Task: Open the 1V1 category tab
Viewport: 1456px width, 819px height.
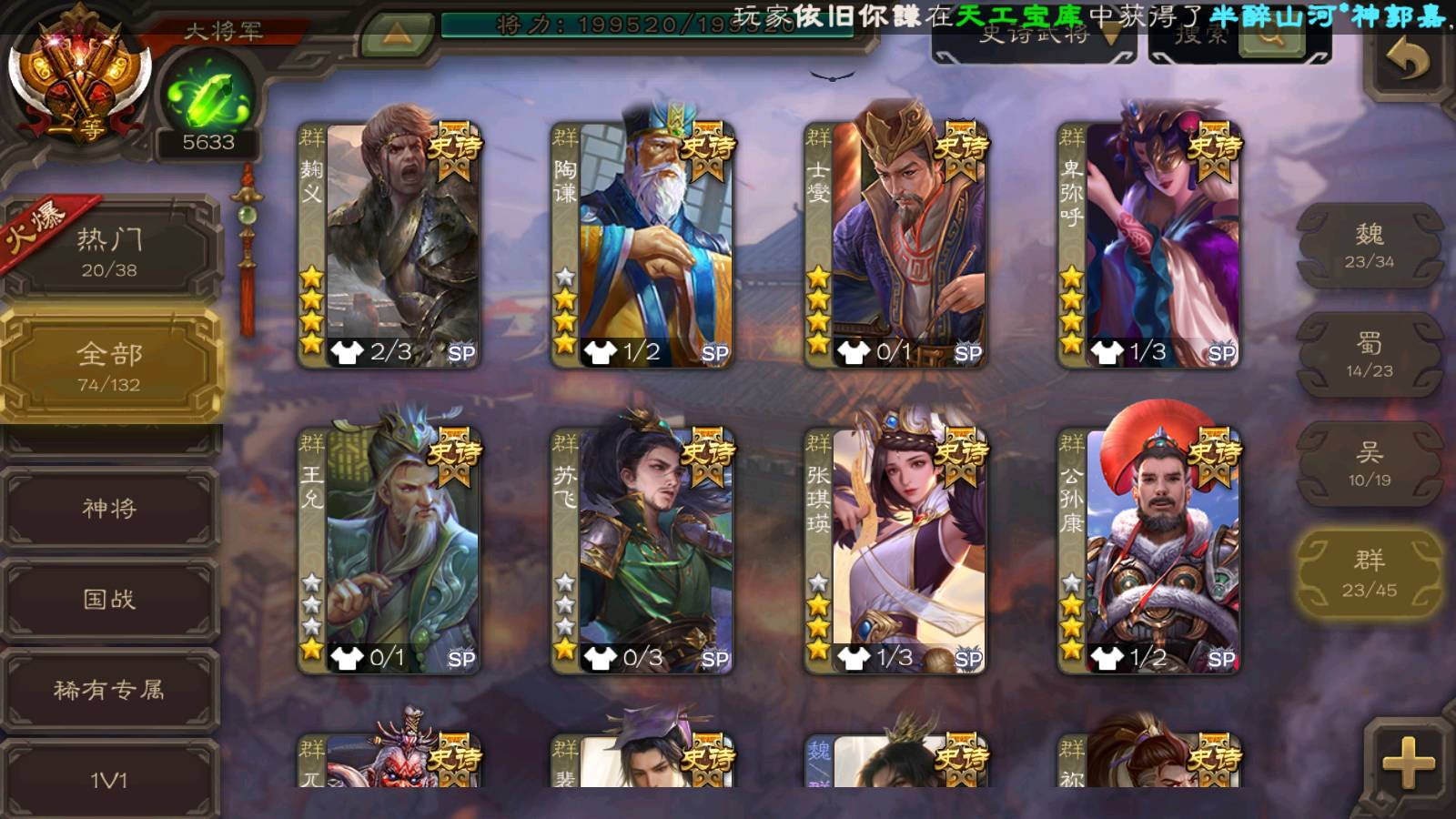Action: pos(110,779)
